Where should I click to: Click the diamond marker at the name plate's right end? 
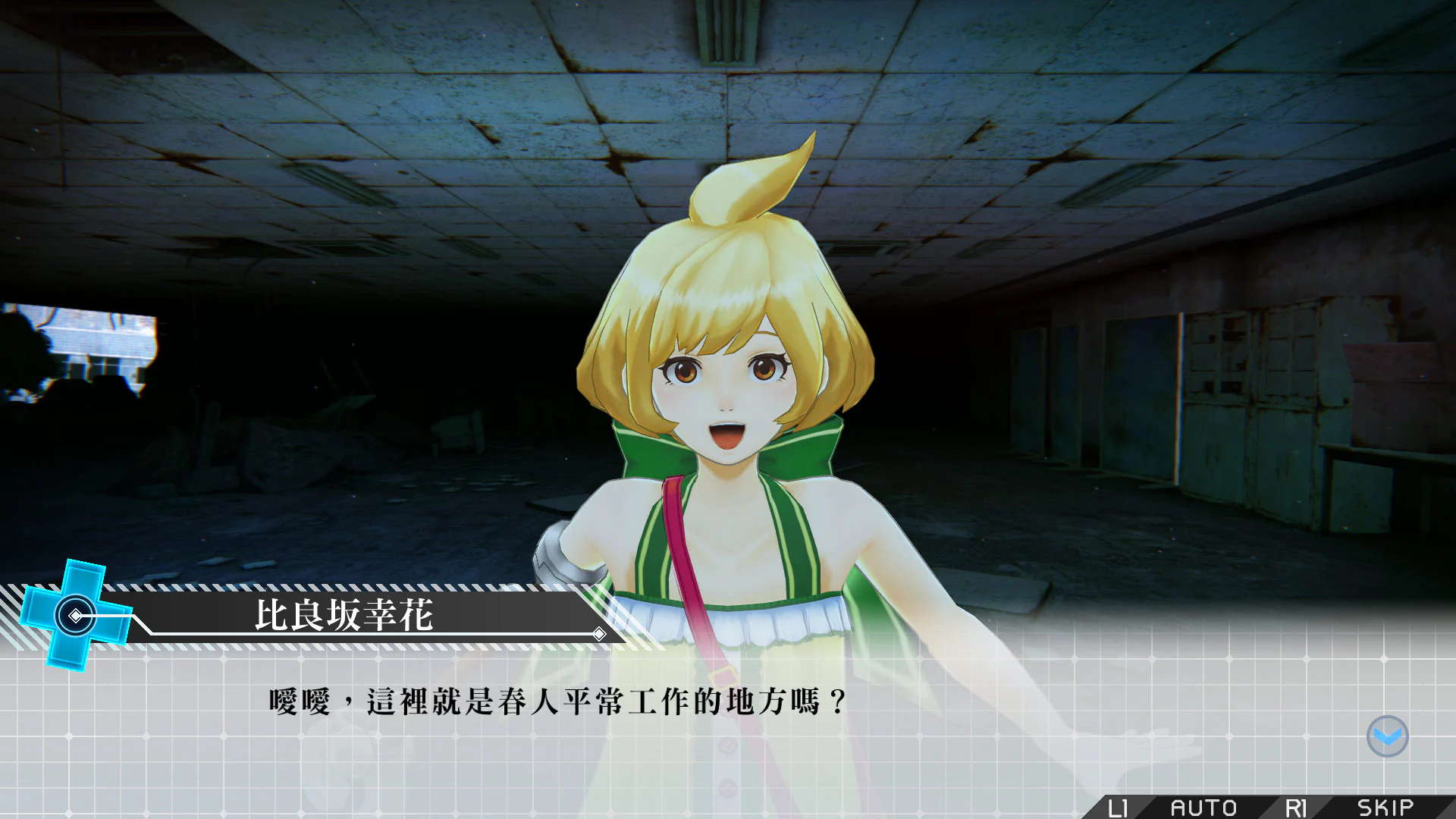[x=601, y=633]
